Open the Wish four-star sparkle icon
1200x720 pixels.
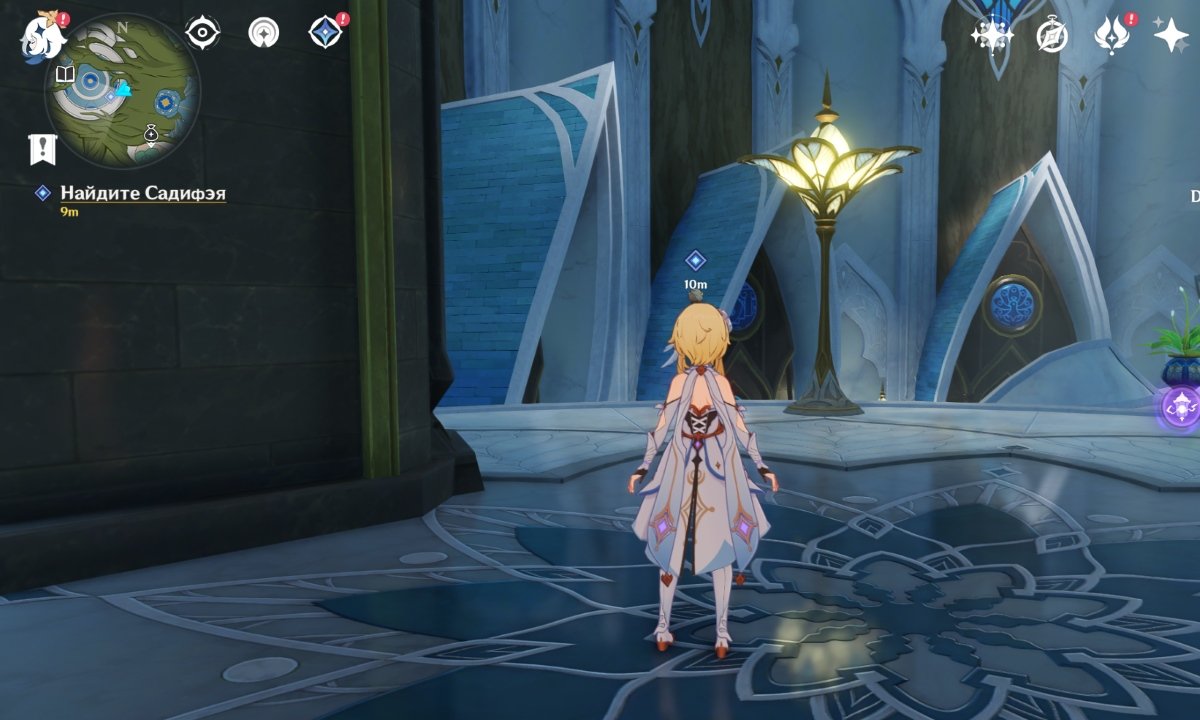[x=992, y=36]
